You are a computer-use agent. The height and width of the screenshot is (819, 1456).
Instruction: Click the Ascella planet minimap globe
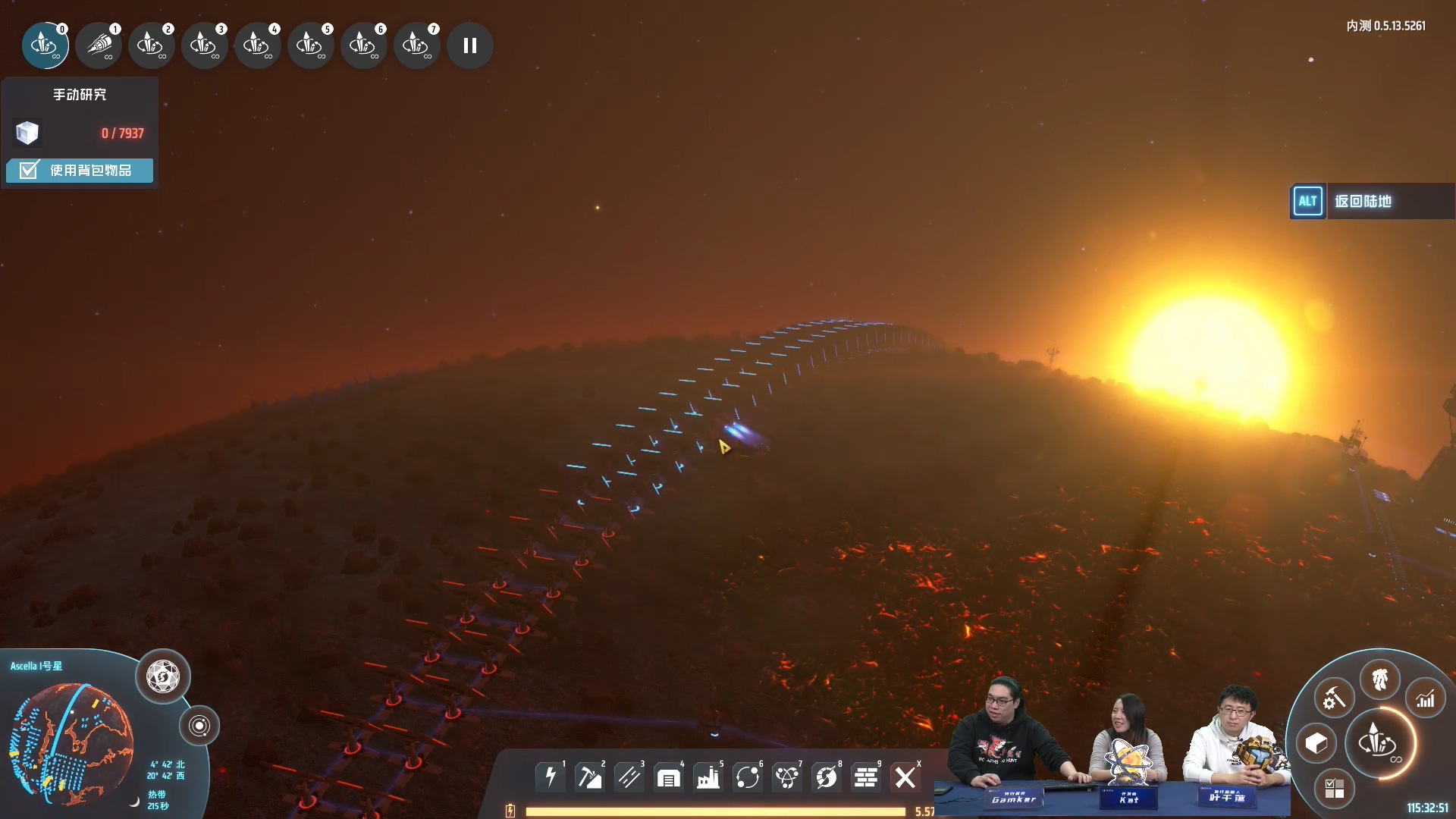coord(72,743)
